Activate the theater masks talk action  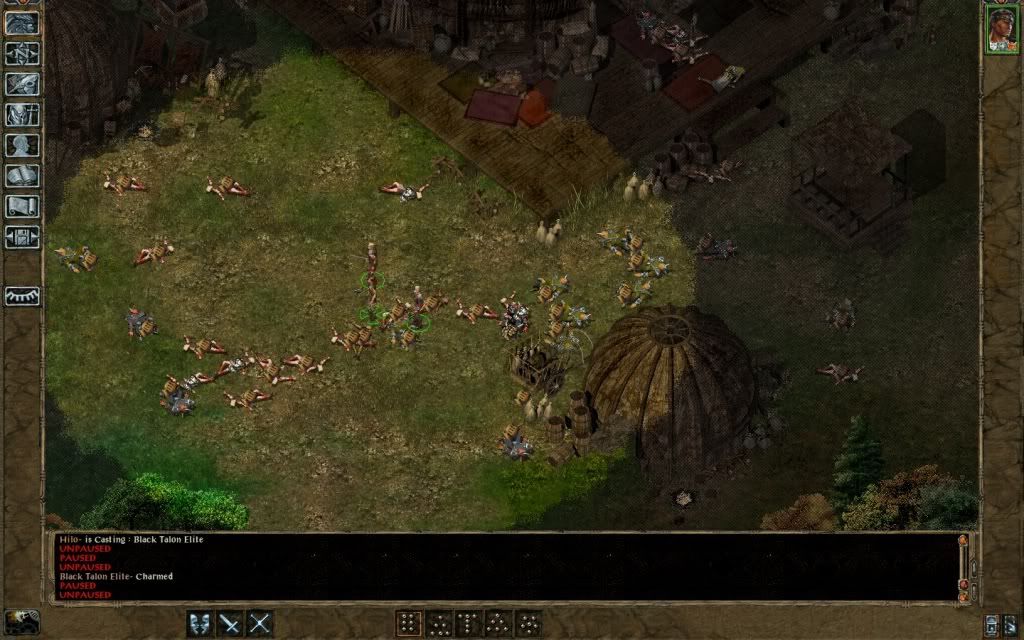pos(202,623)
